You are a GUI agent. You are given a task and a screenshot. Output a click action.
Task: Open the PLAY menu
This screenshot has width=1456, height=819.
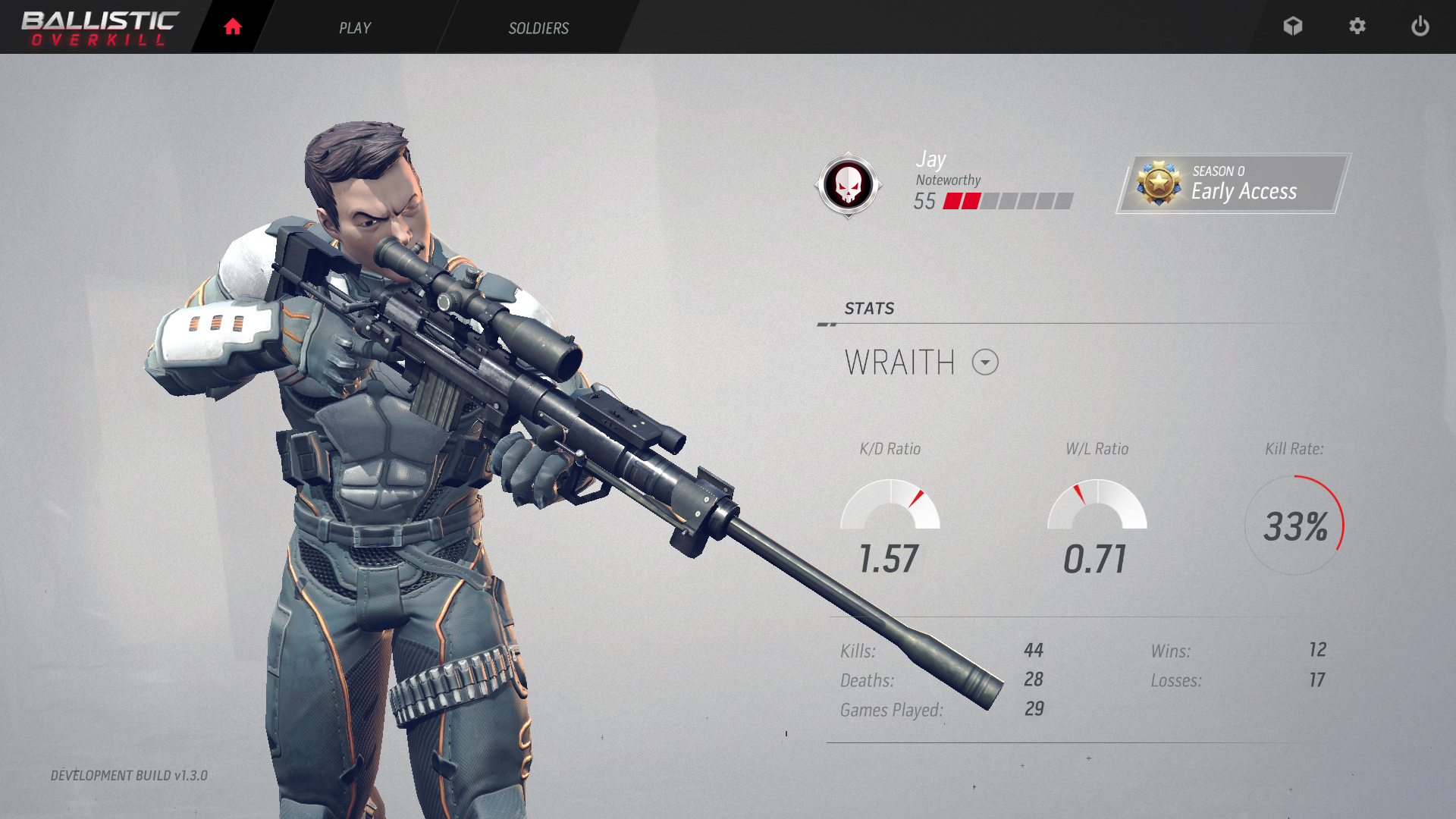pos(354,28)
